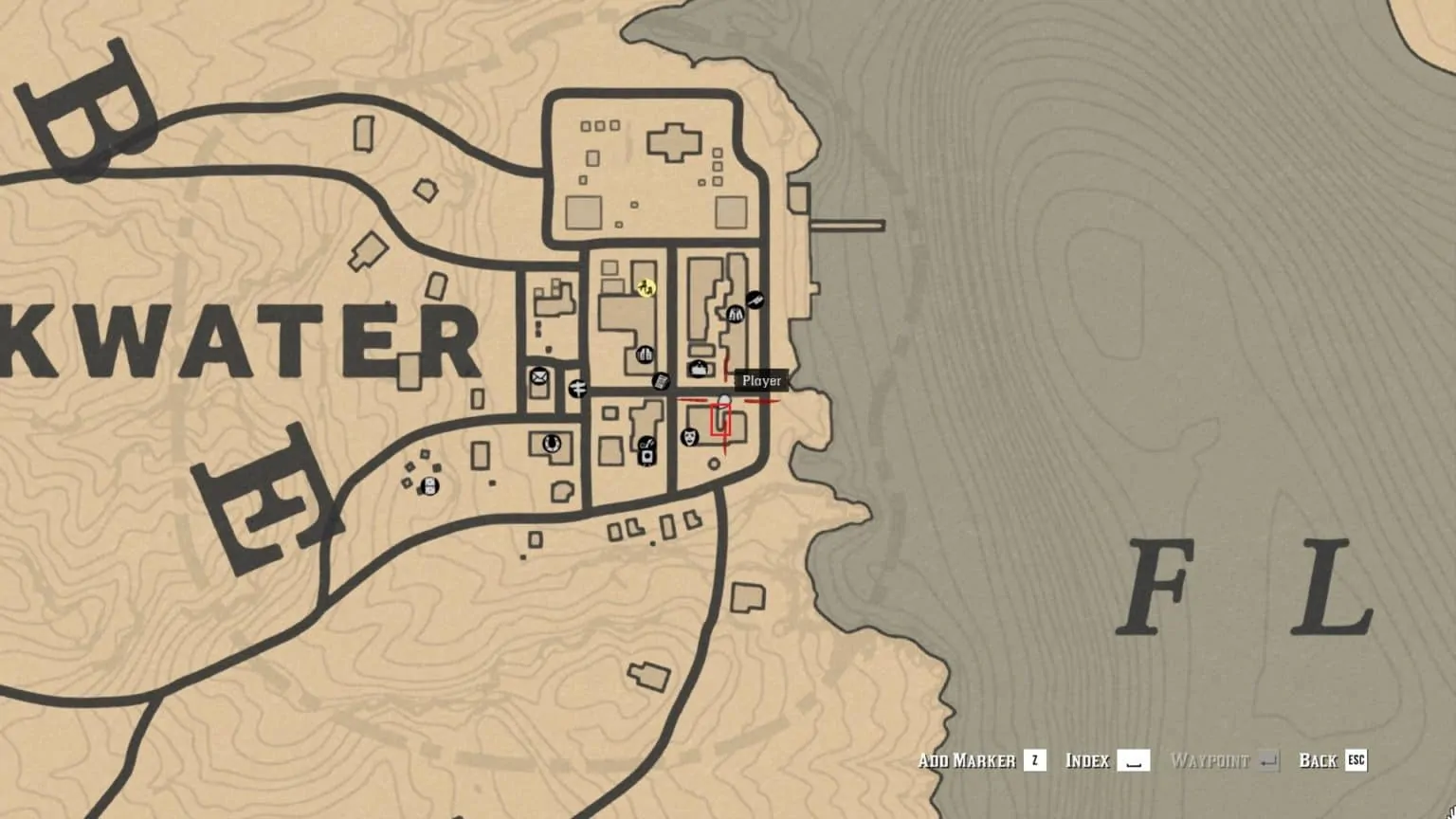Image resolution: width=1456 pixels, height=819 pixels.
Task: Open the market tent icon east of the hotel
Action: [x=700, y=368]
